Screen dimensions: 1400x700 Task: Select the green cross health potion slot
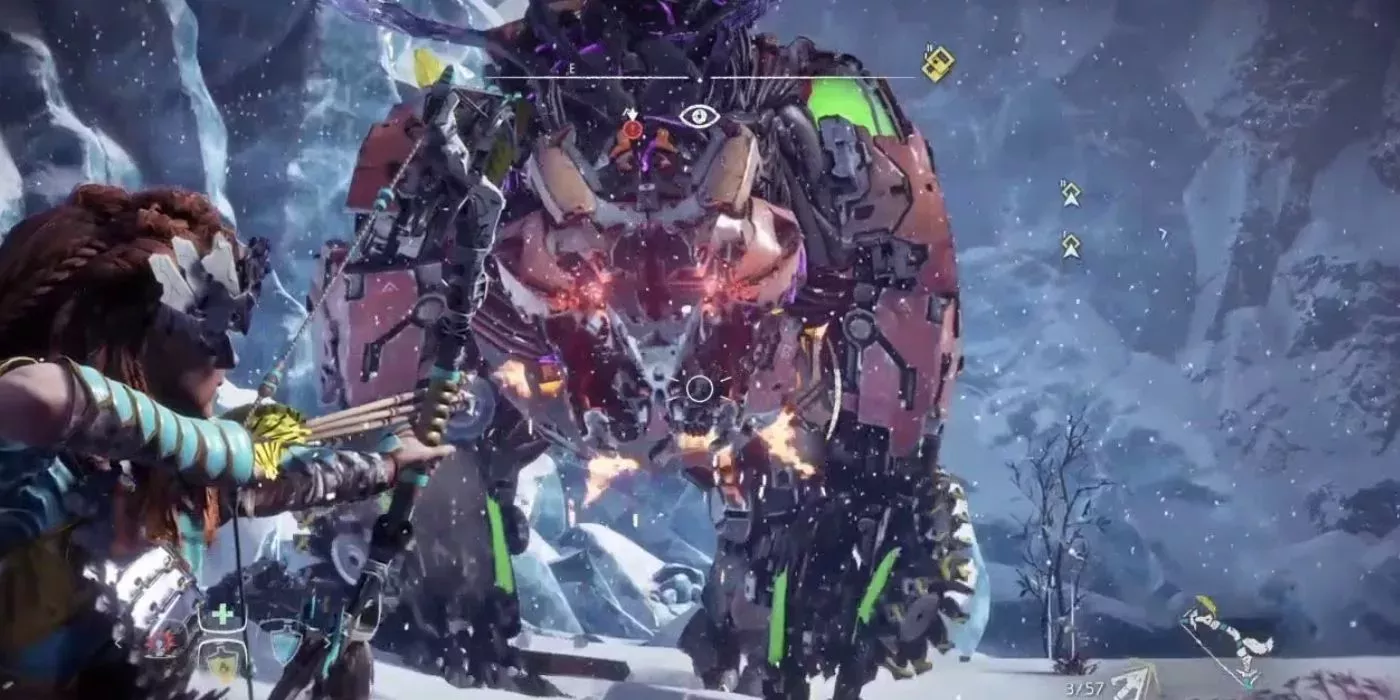[x=222, y=615]
